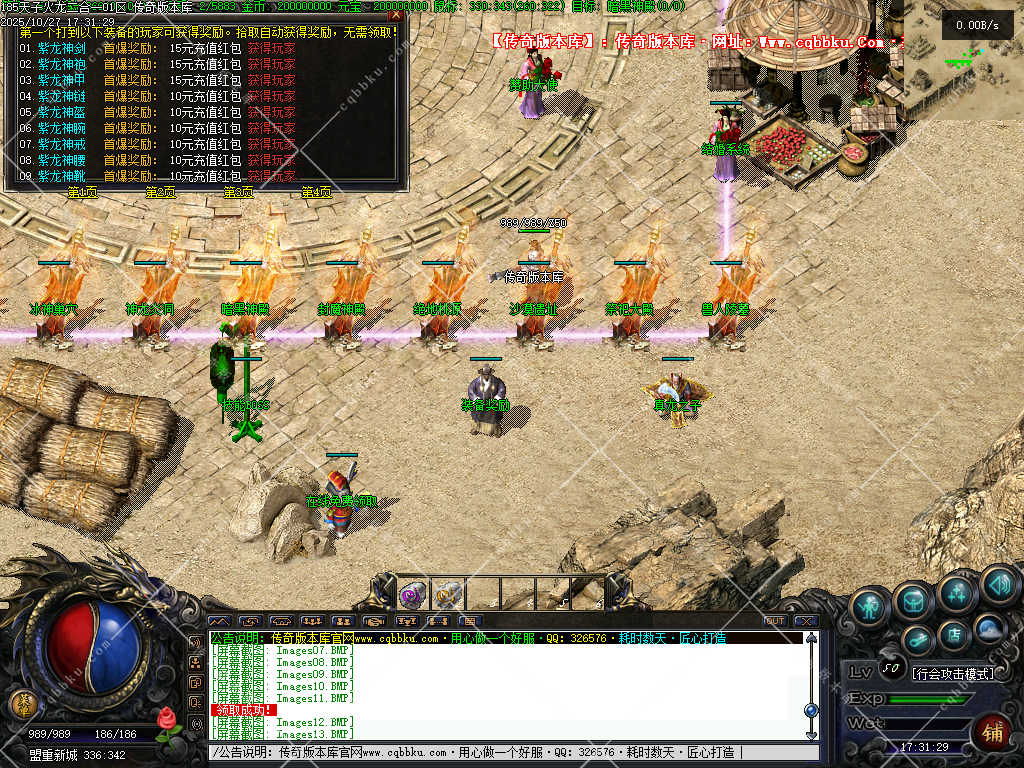Click the OUT button above the chat

pos(775,621)
